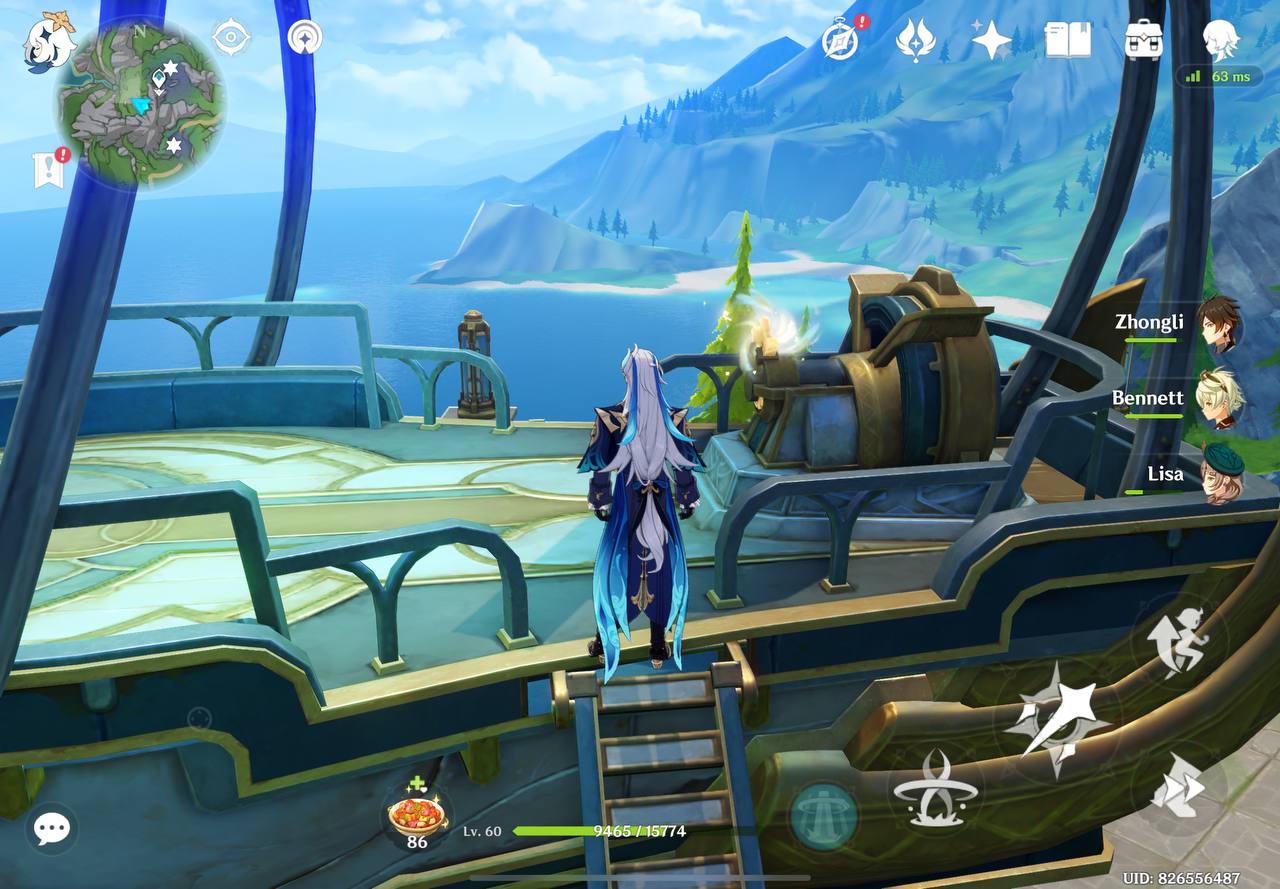Open the character profile screen icon

(x=1220, y=41)
